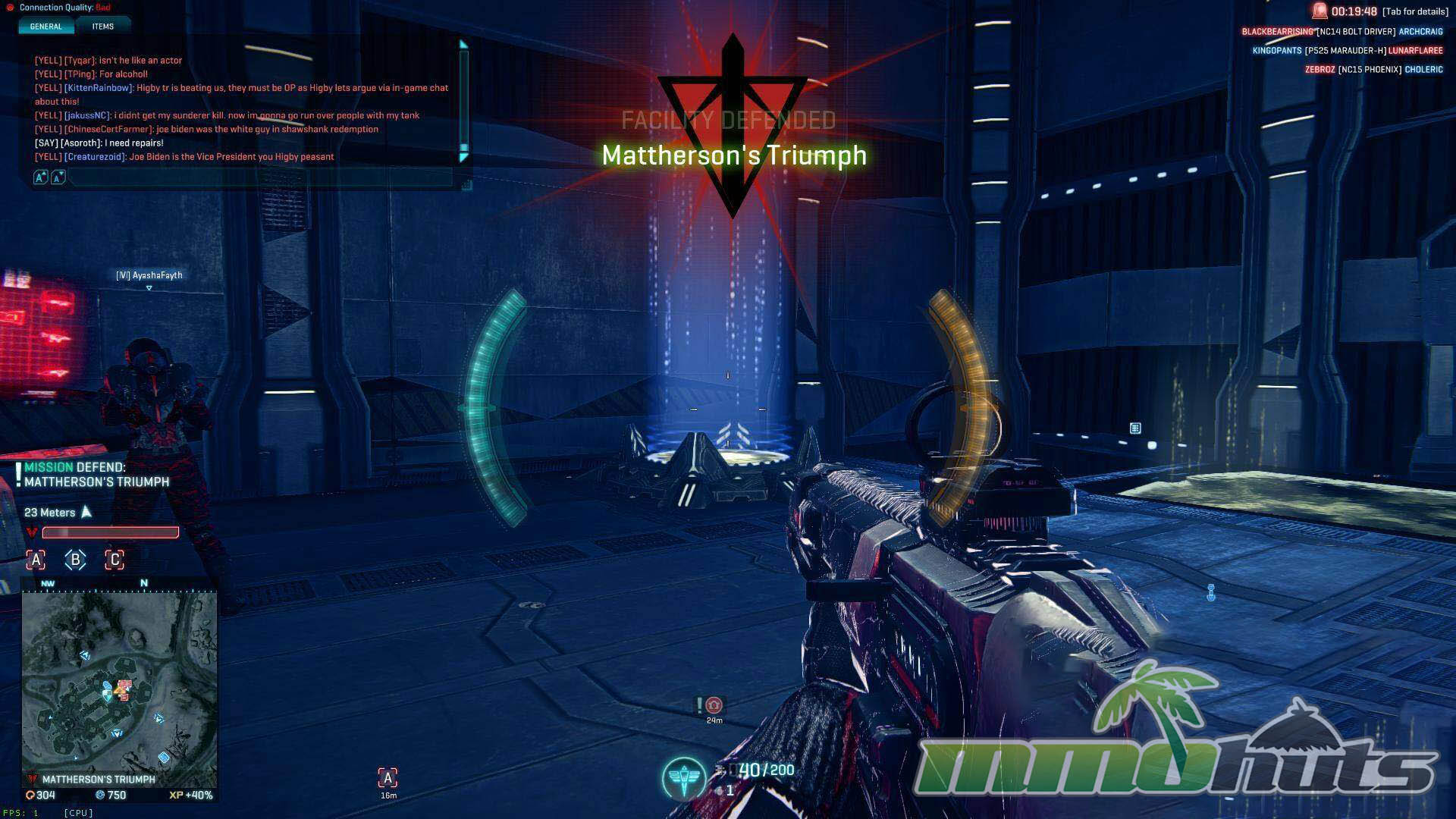Click the alert siren icon by timer
The width and height of the screenshot is (1456, 819).
tap(1320, 11)
